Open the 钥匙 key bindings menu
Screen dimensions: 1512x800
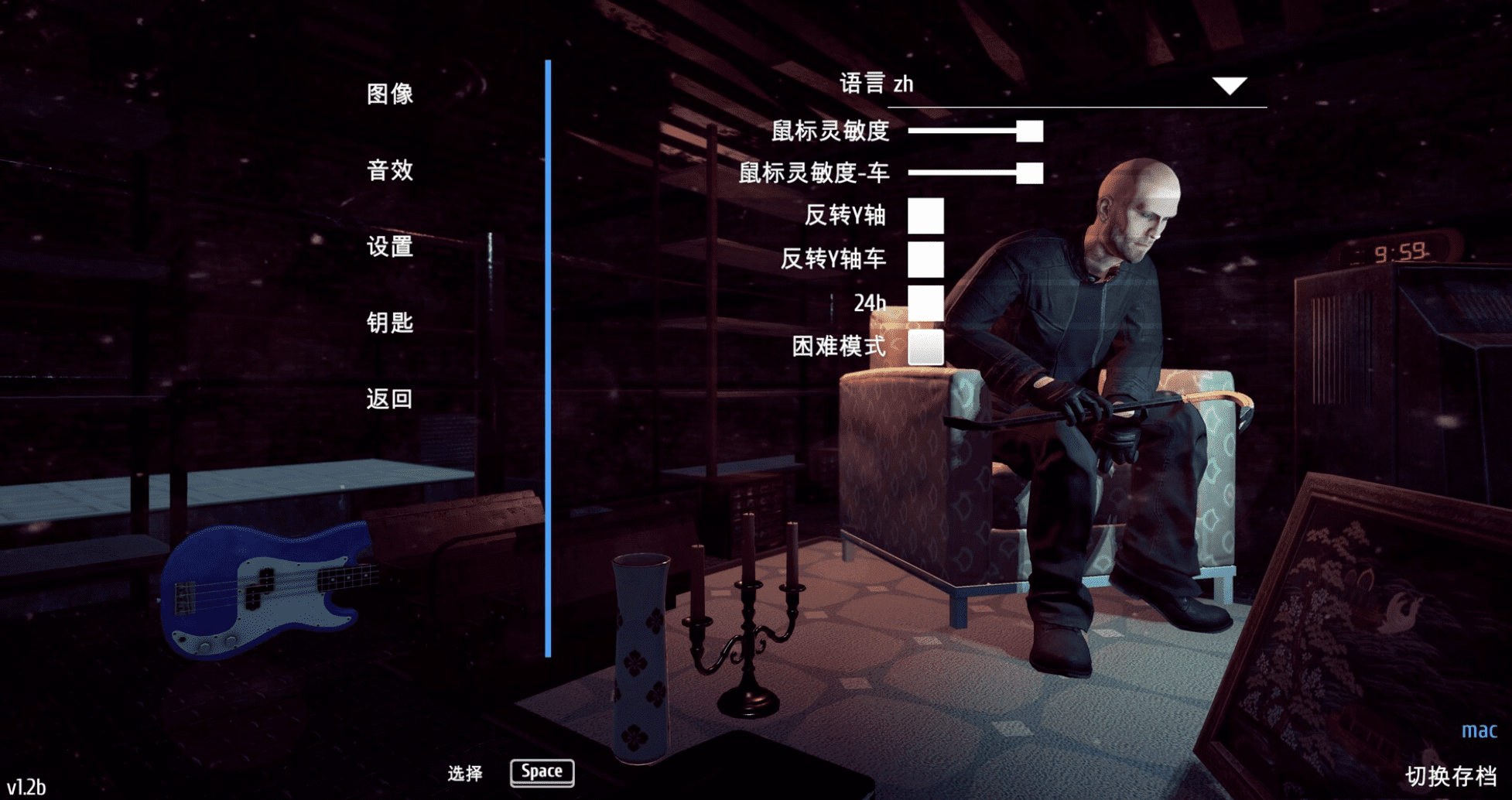pyautogui.click(x=390, y=323)
